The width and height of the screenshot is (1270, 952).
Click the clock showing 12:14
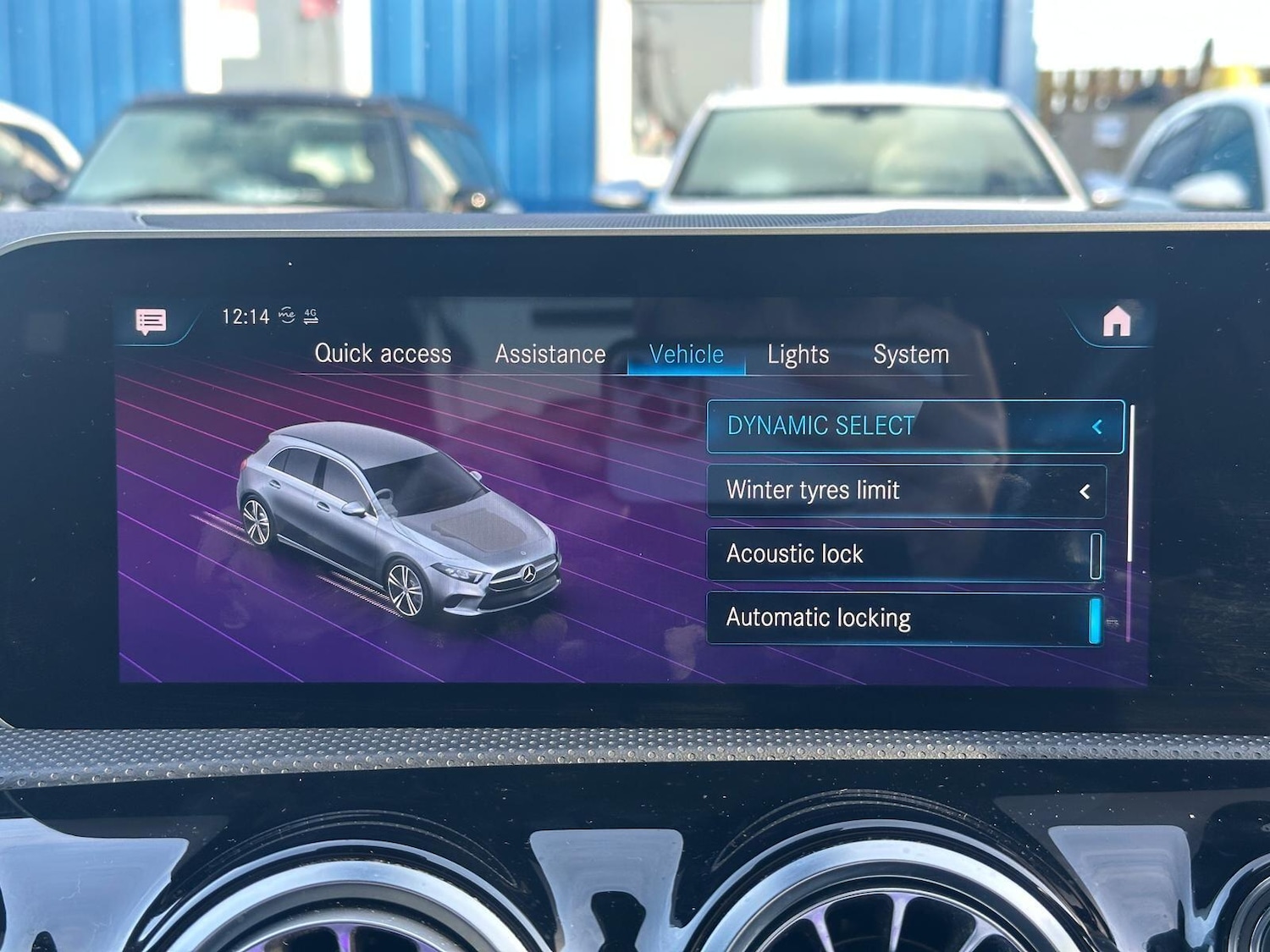[246, 316]
